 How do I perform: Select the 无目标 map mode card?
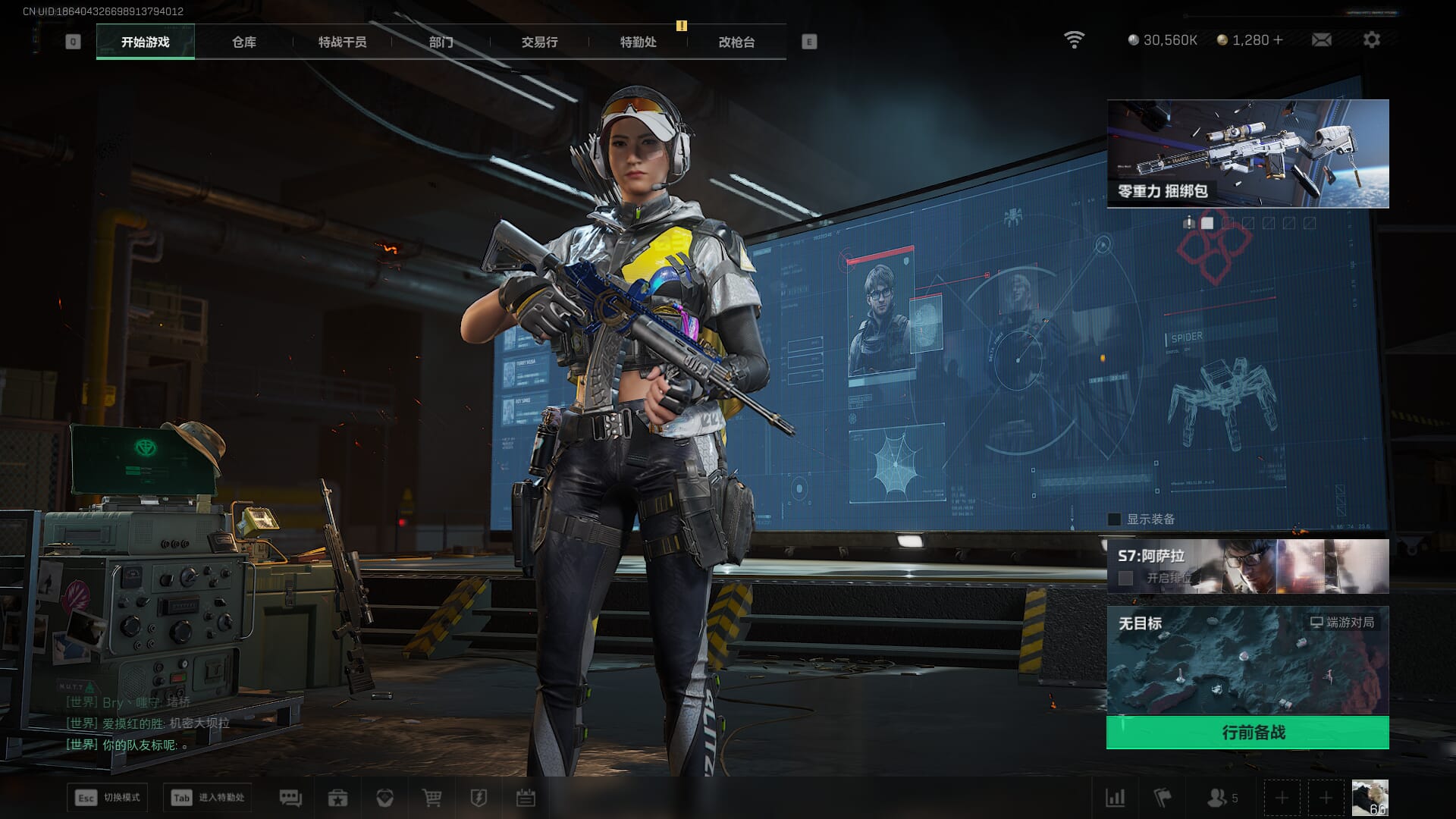click(1247, 660)
